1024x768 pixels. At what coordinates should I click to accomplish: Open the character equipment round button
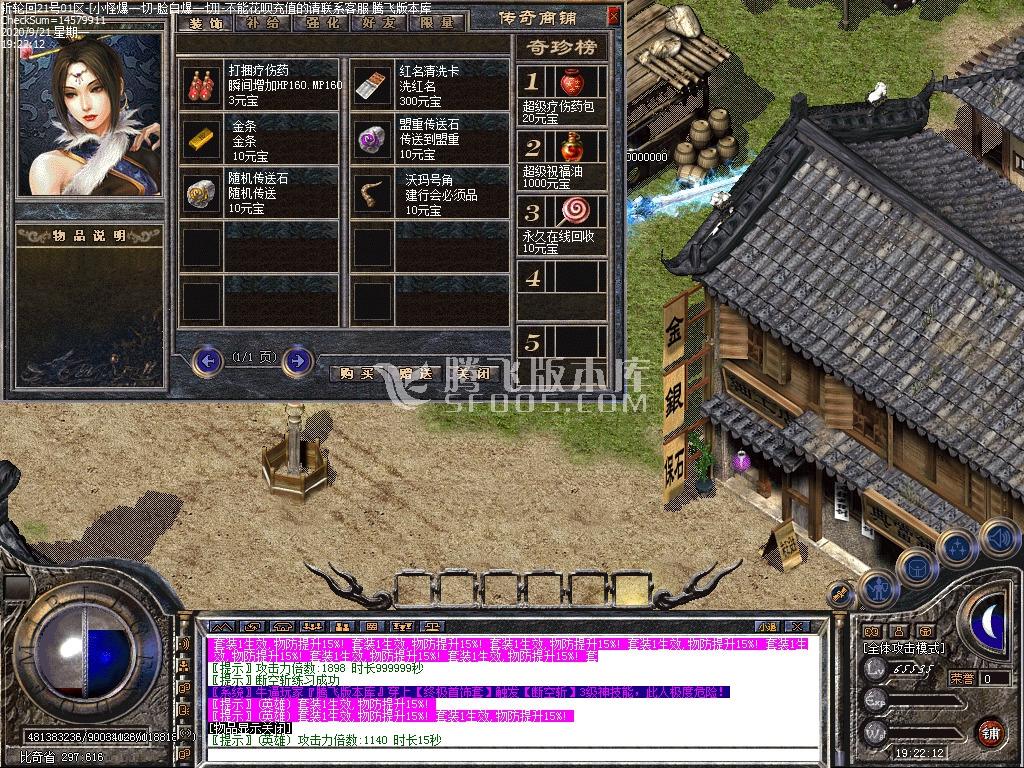point(878,589)
